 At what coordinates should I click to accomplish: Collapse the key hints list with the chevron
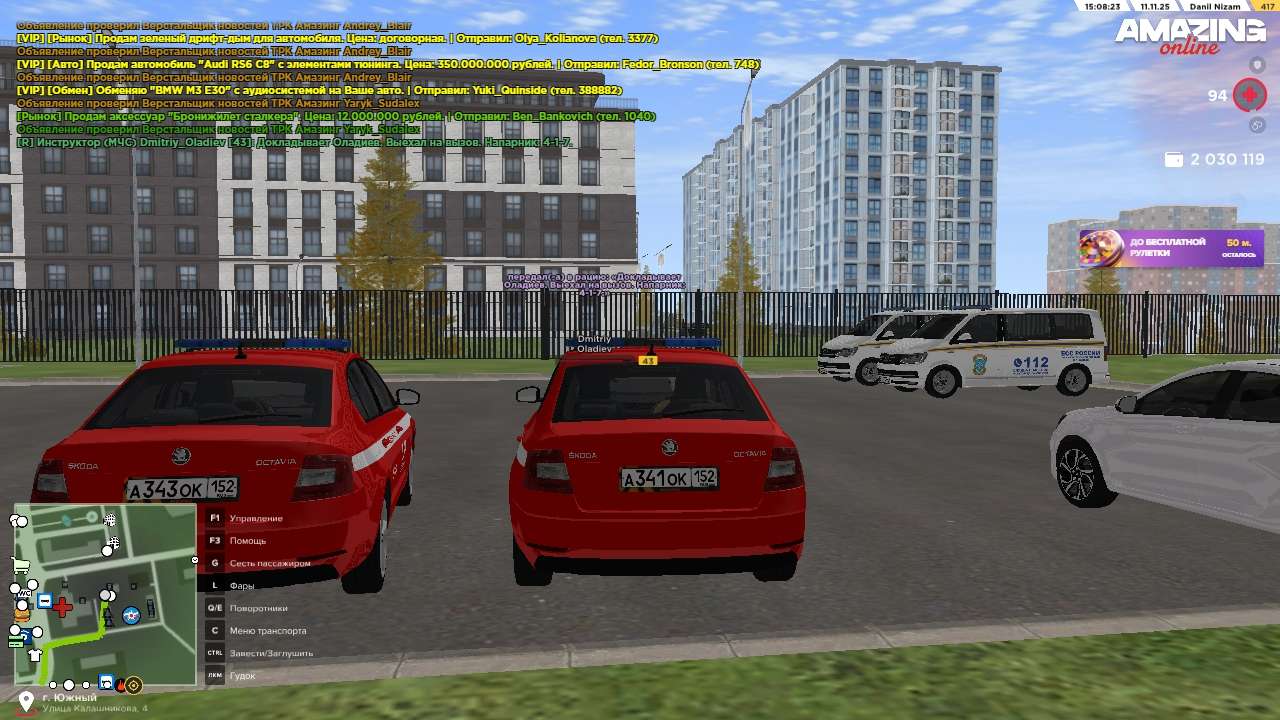point(195,561)
